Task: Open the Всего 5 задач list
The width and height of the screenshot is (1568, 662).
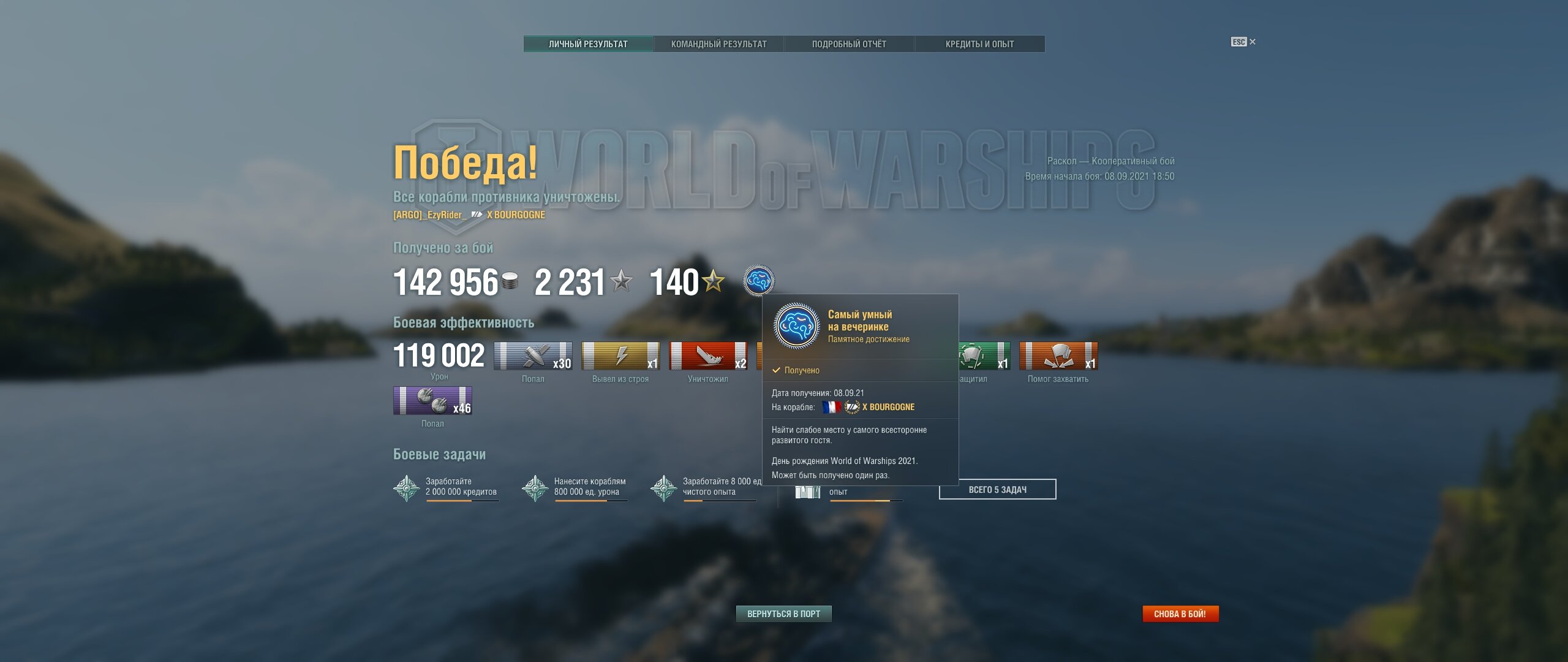Action: pos(997,489)
